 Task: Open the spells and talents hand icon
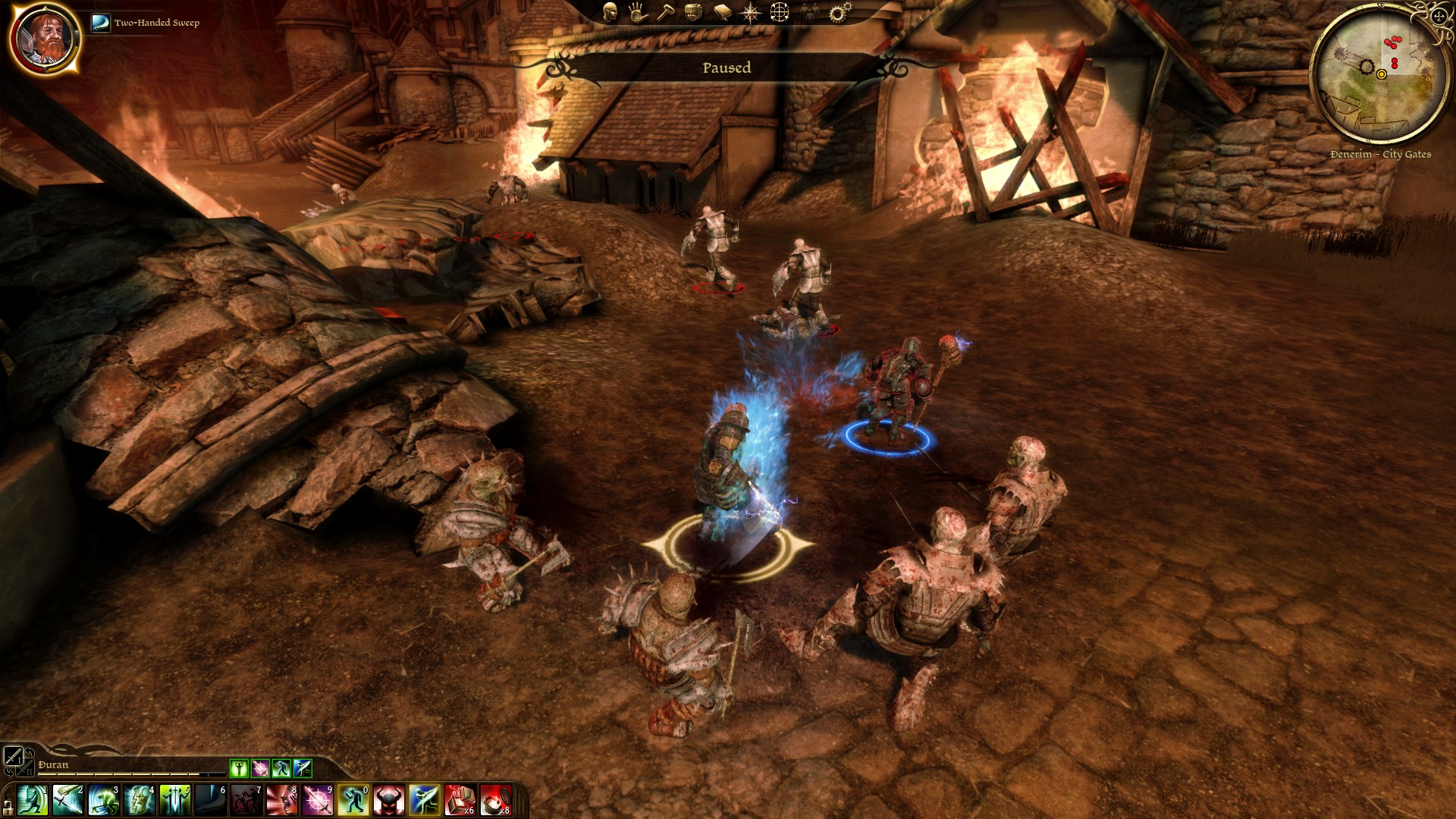tap(637, 12)
